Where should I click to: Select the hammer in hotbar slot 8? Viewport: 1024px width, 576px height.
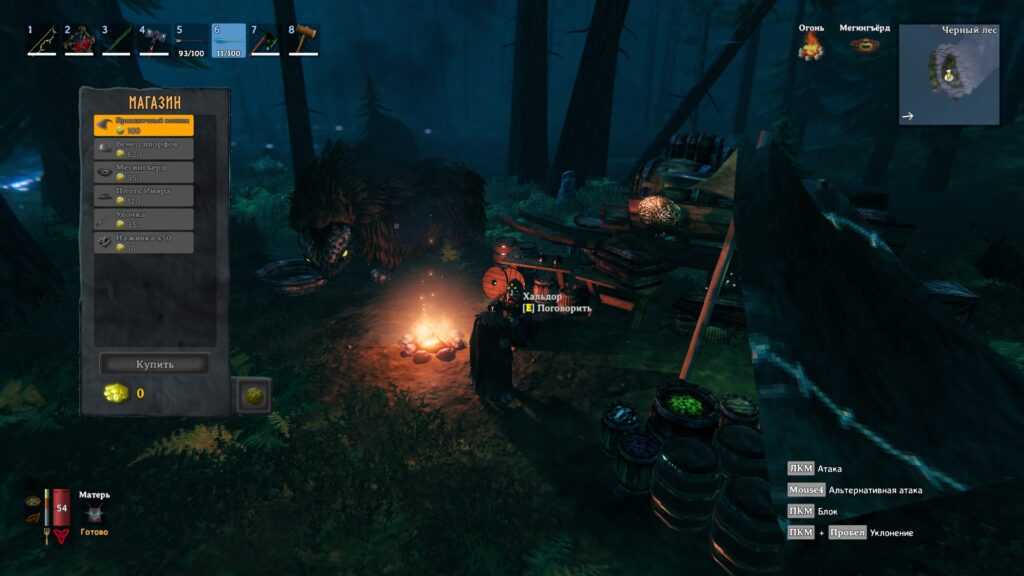point(304,40)
